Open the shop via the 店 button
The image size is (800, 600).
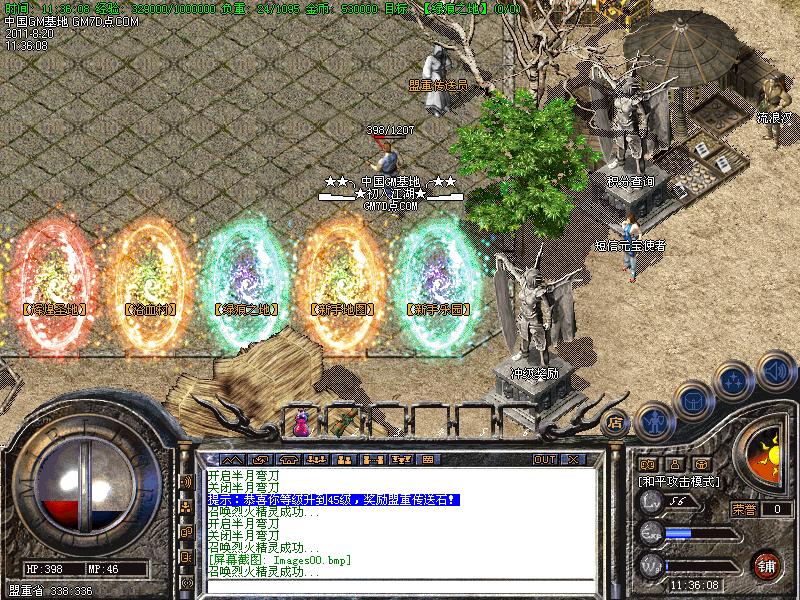[x=616, y=423]
